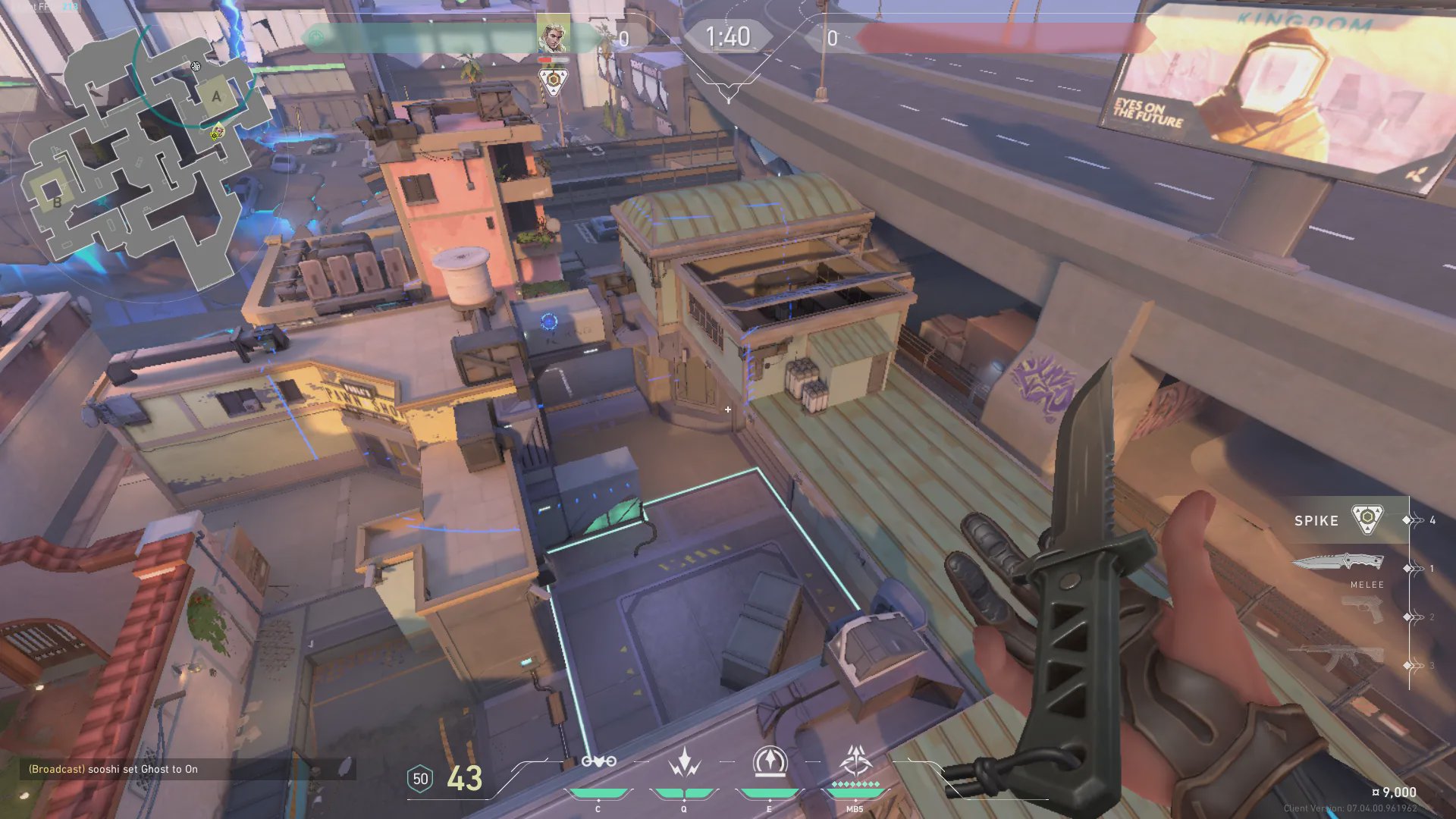Activate the Owl Drone ability
Screen dimensions: 1456x819
pyautogui.click(x=598, y=763)
